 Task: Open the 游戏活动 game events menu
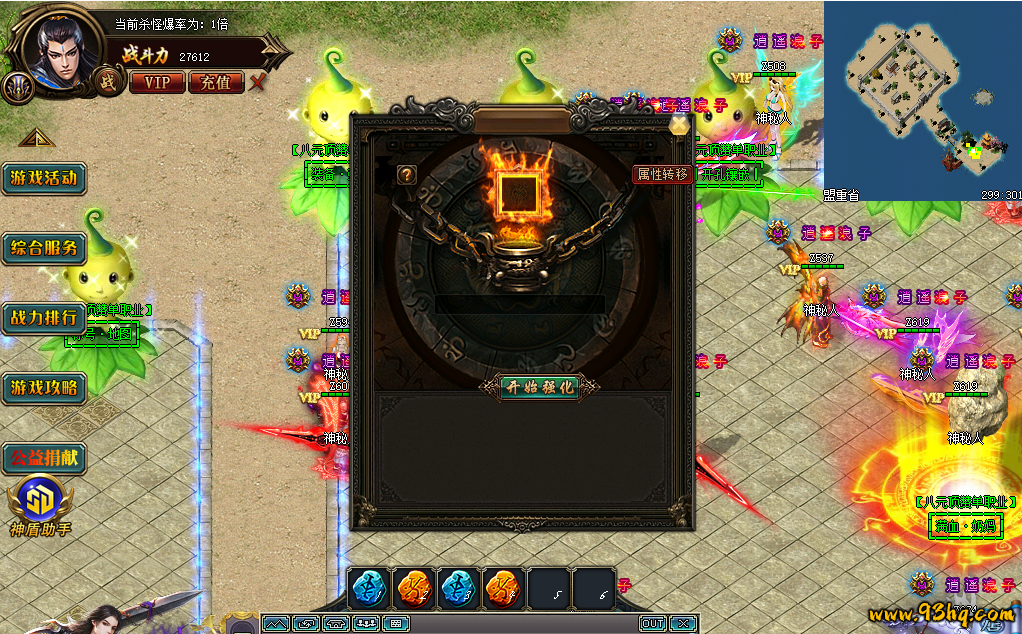point(43,178)
